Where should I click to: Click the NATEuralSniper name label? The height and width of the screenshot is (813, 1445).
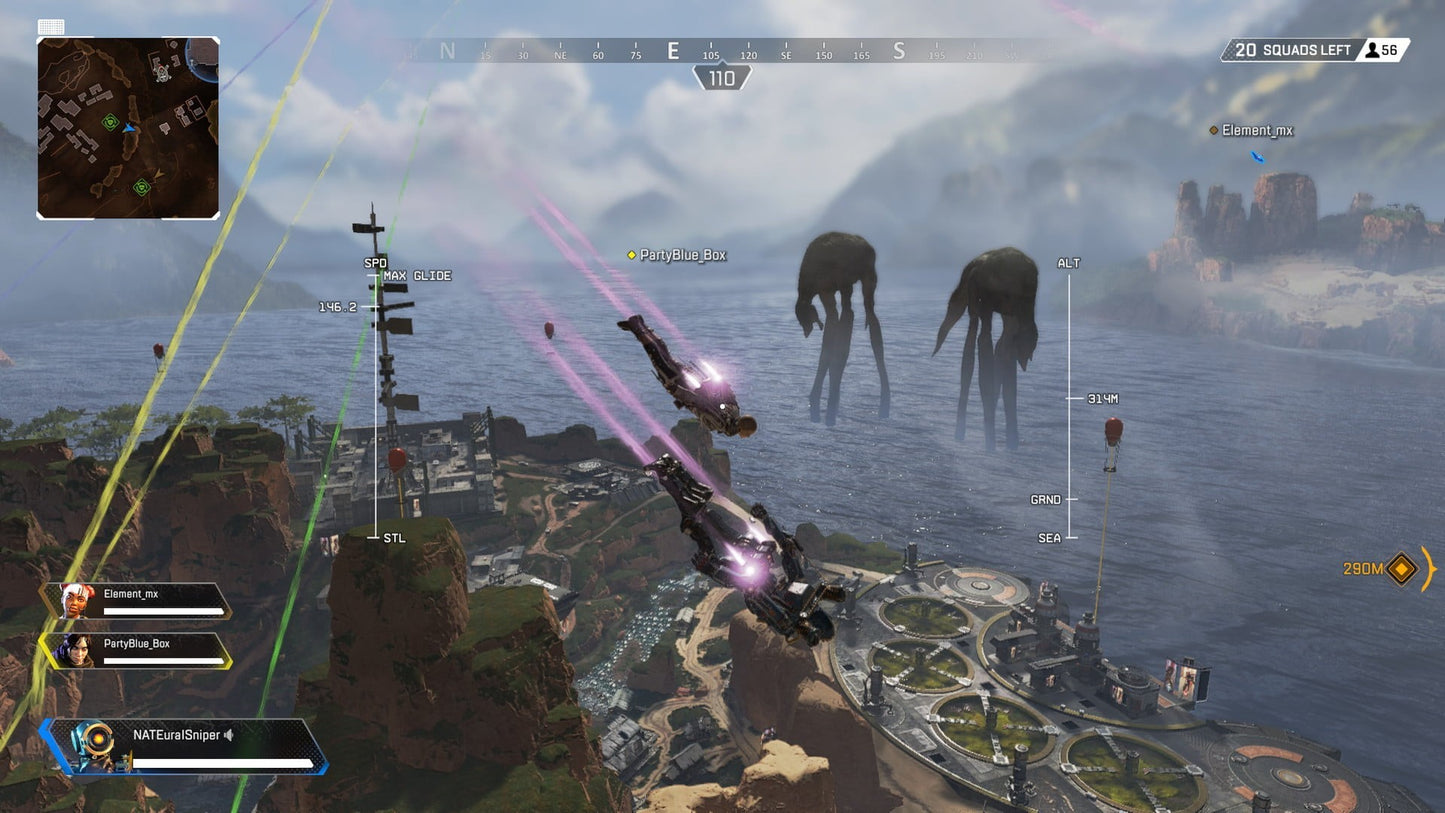[x=178, y=734]
